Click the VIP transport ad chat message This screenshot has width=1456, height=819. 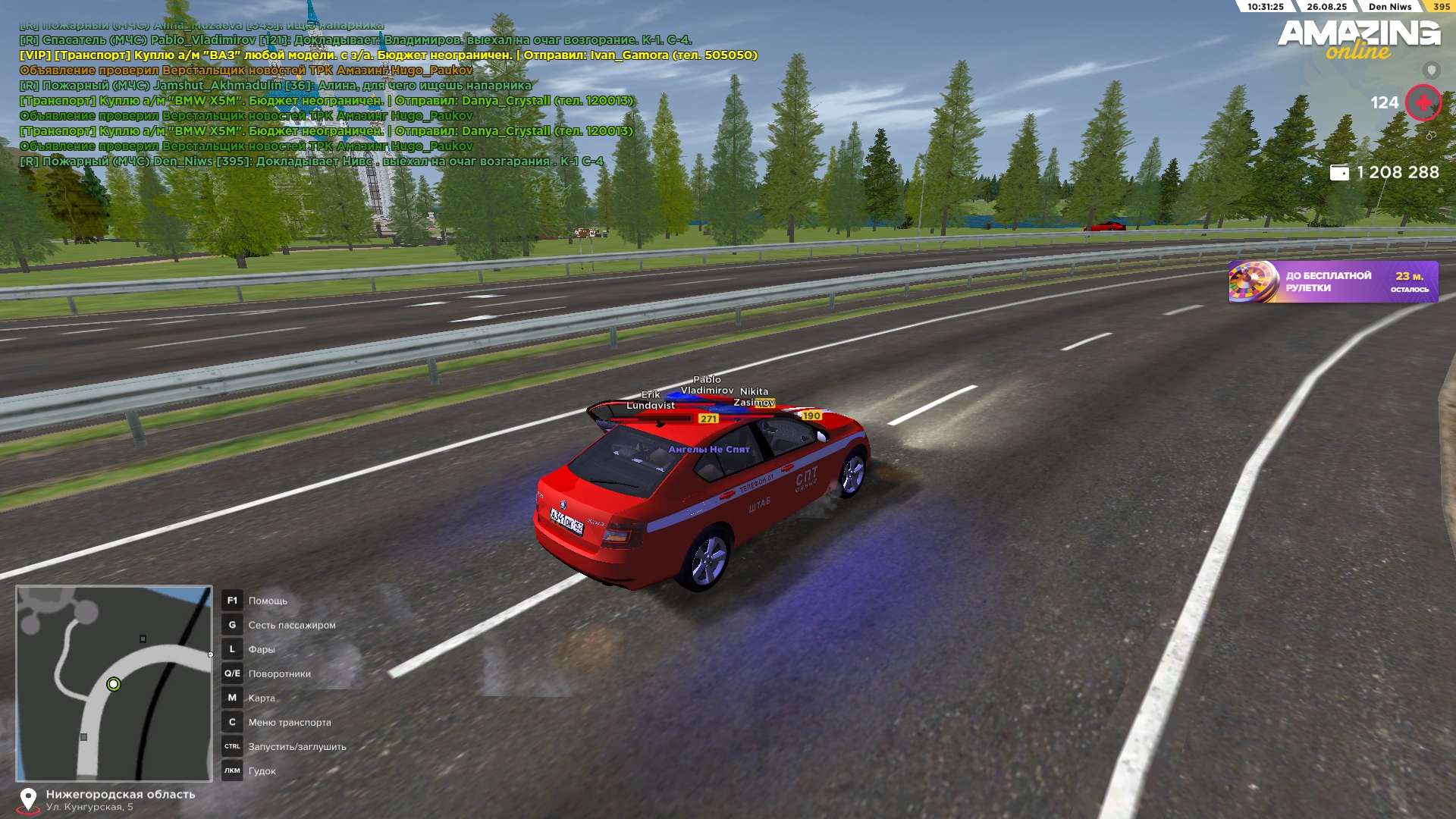(x=388, y=55)
